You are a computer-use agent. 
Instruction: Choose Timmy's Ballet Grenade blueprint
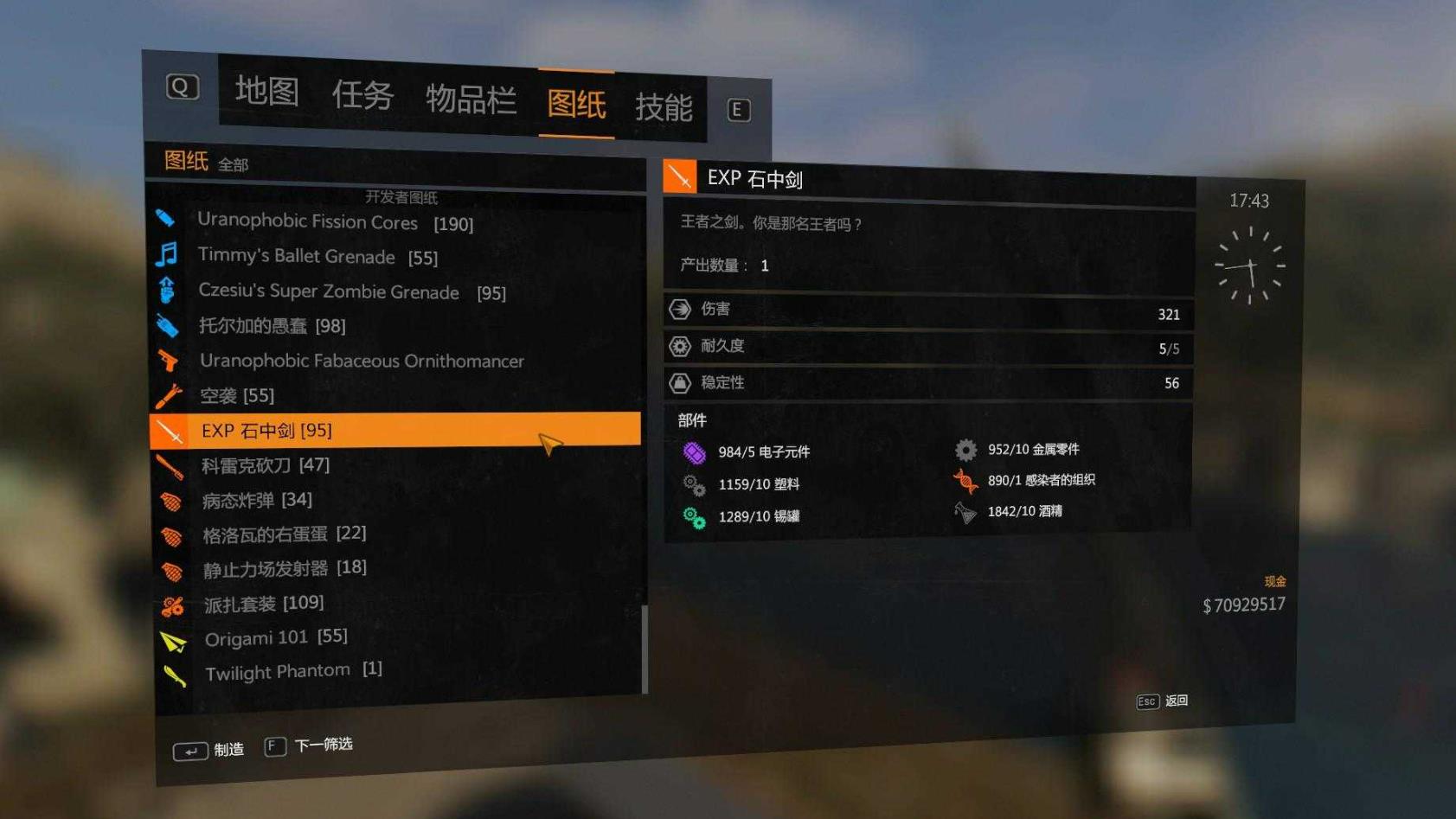click(x=317, y=257)
